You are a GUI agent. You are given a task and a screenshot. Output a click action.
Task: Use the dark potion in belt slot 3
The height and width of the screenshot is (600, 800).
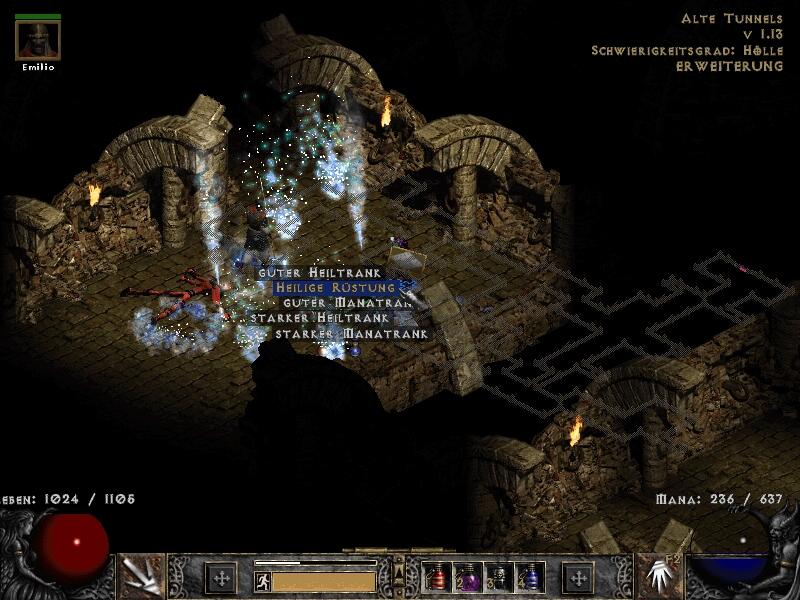(x=499, y=577)
